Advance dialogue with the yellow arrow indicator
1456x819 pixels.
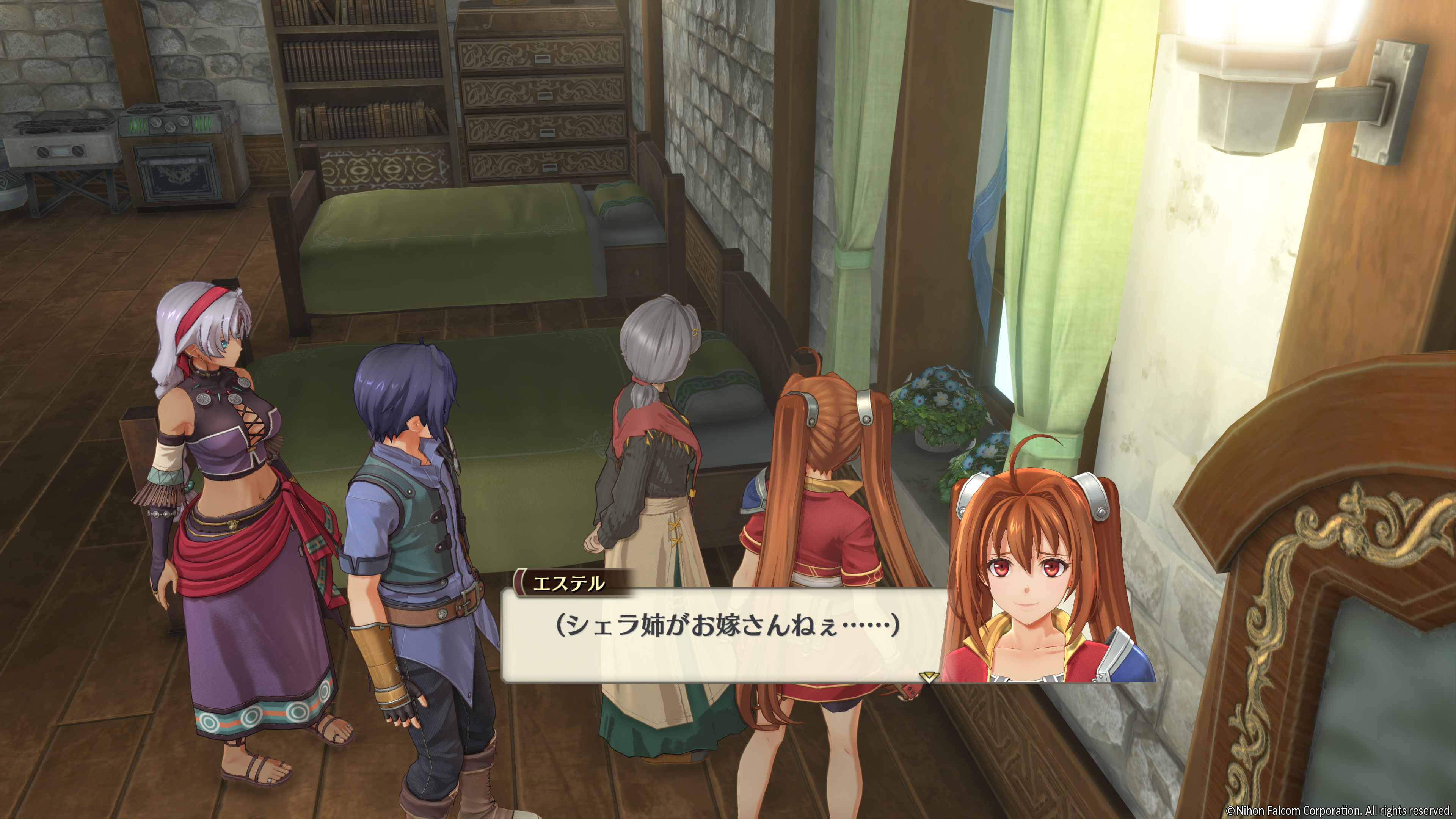tap(927, 676)
